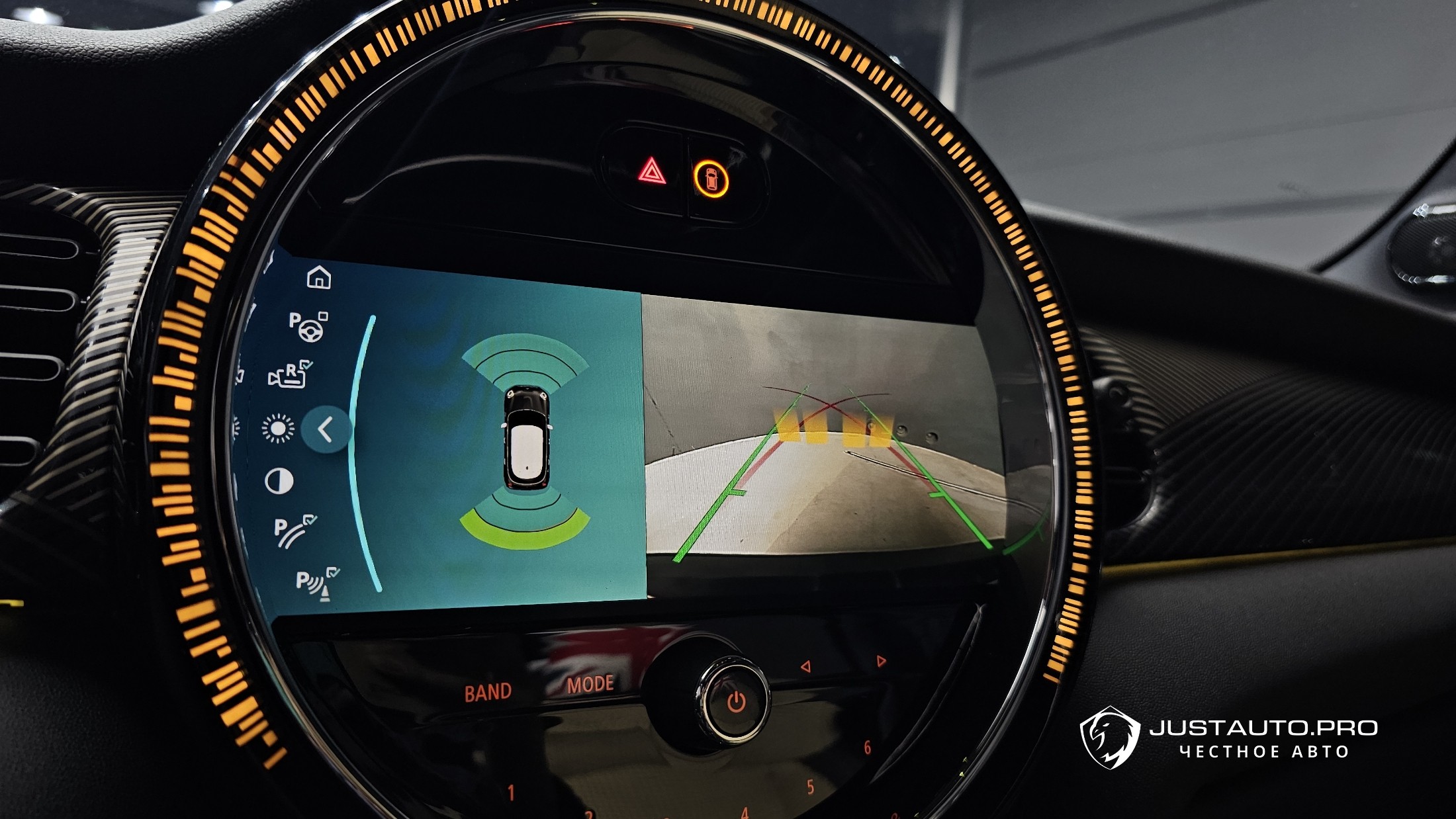Screen dimensions: 1456x819
Task: Choose radio preset 5
Action: [x=810, y=787]
